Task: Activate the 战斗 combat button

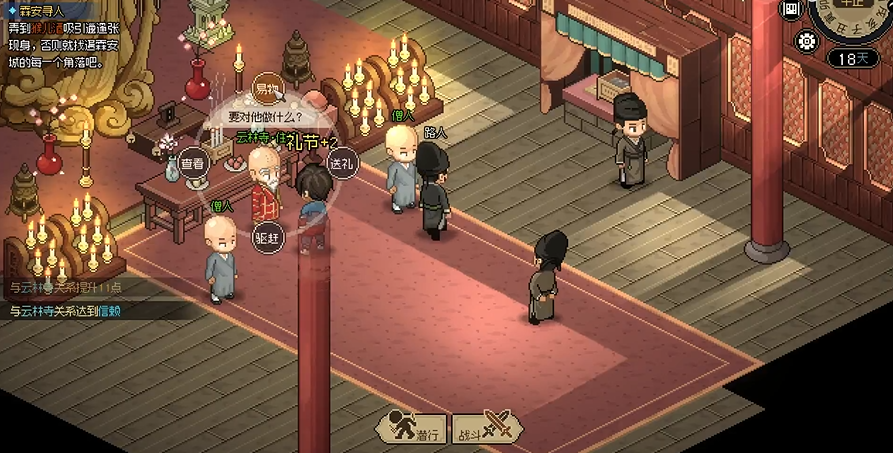Action: [x=487, y=427]
